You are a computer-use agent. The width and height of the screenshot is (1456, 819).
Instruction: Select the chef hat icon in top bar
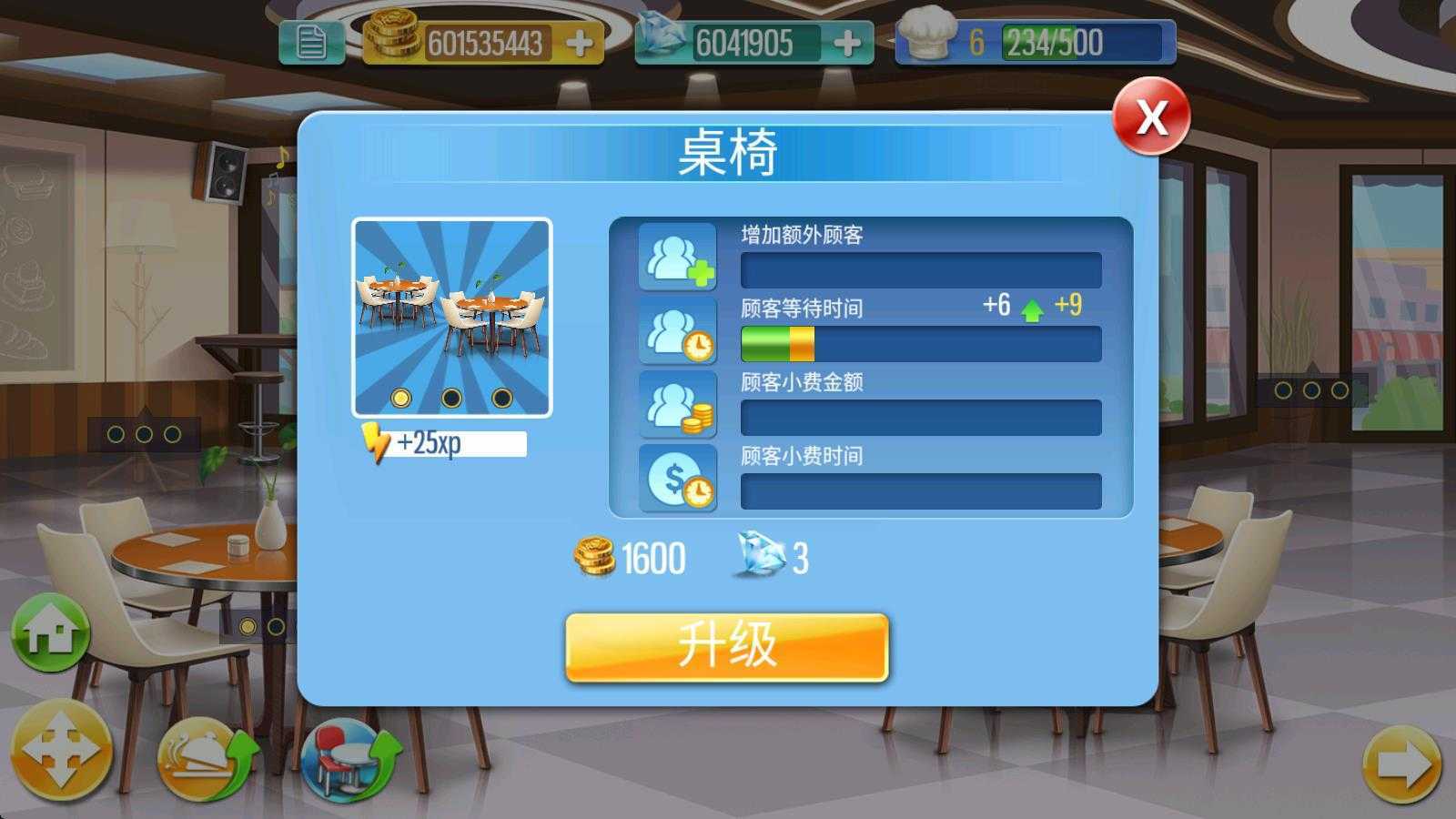point(926,32)
